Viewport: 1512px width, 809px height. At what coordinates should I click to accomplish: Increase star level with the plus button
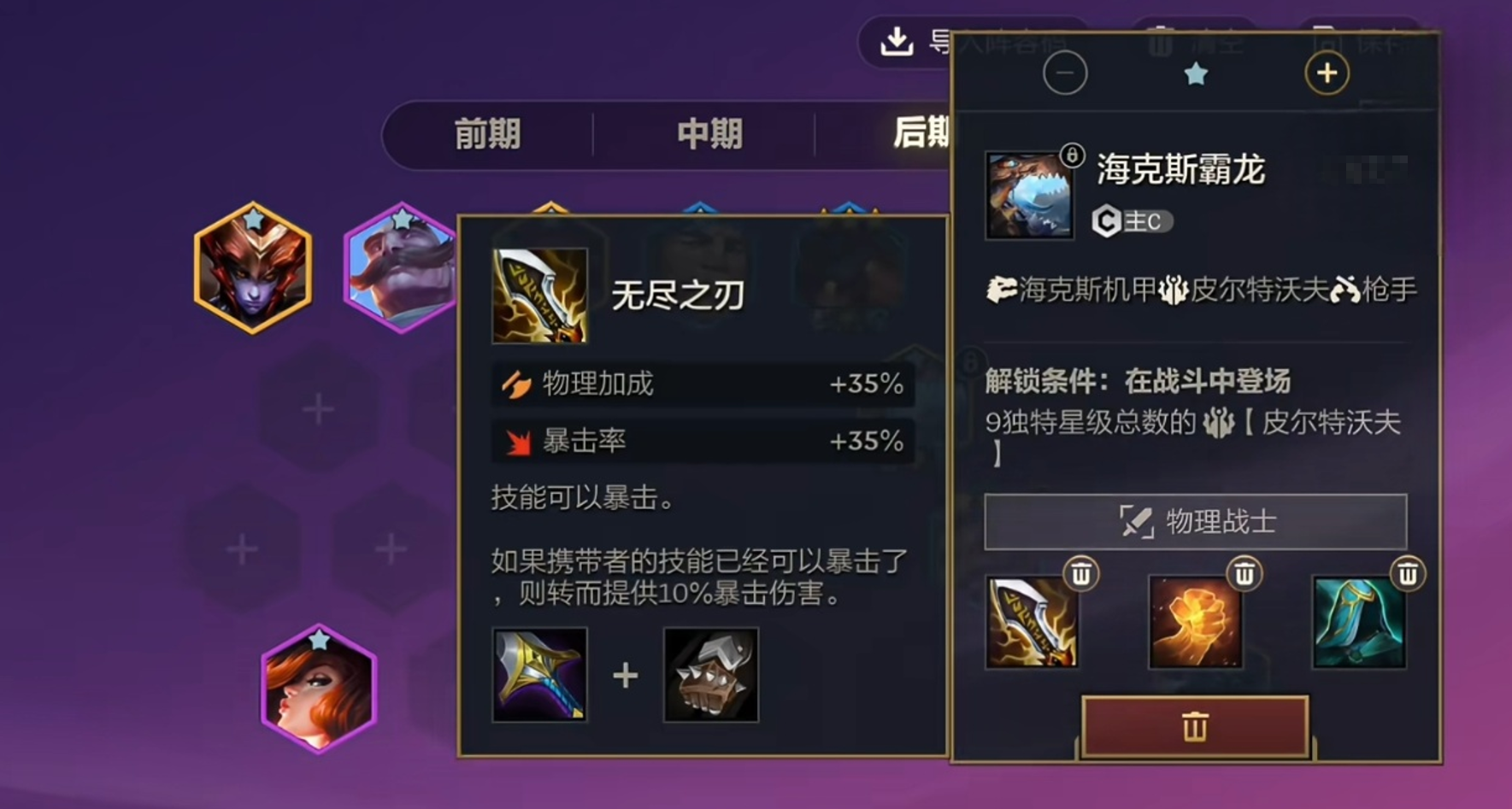pyautogui.click(x=1326, y=73)
